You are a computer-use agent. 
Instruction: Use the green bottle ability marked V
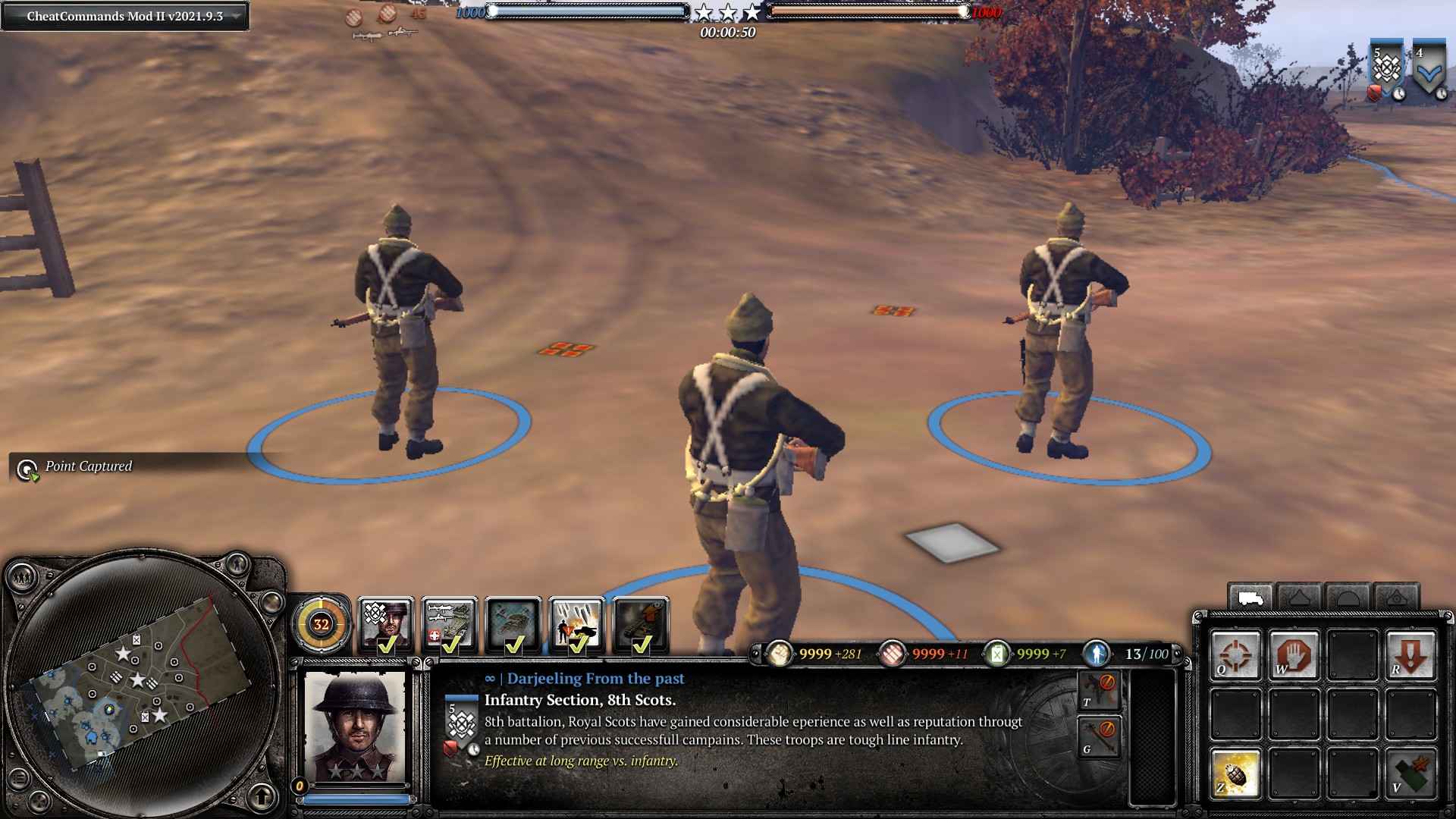1410,773
